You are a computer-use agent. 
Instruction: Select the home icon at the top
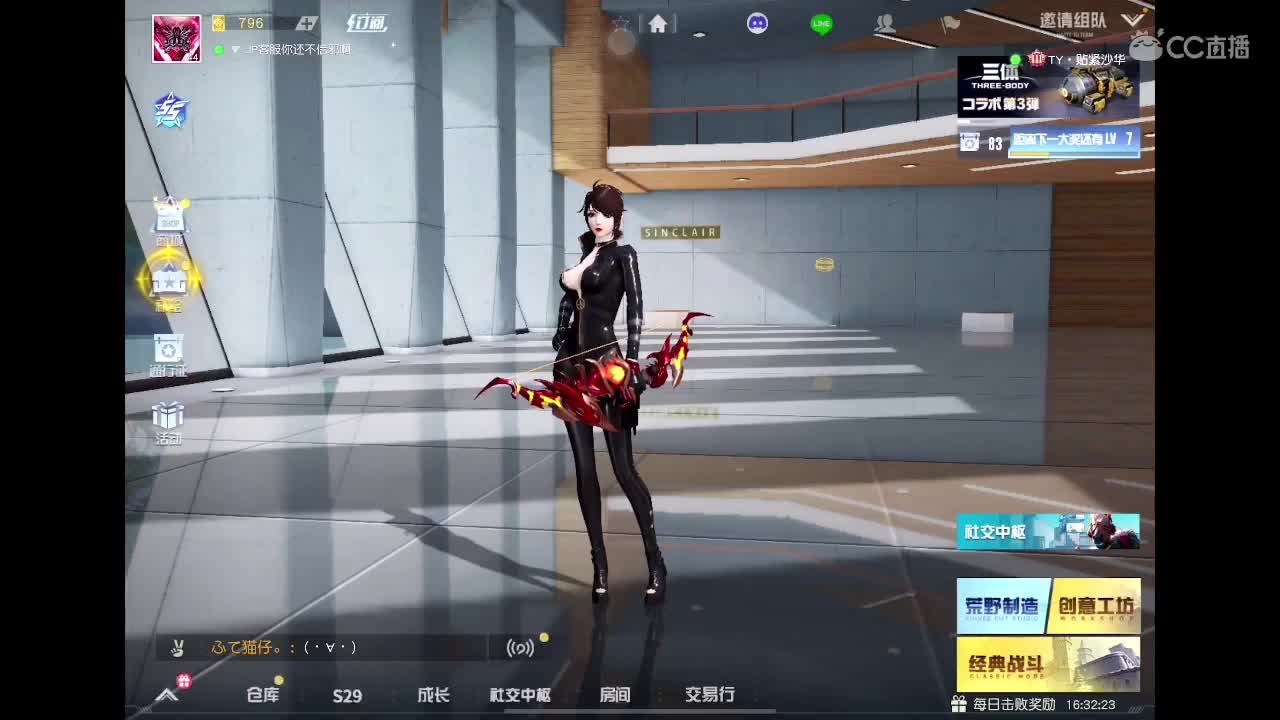point(658,22)
